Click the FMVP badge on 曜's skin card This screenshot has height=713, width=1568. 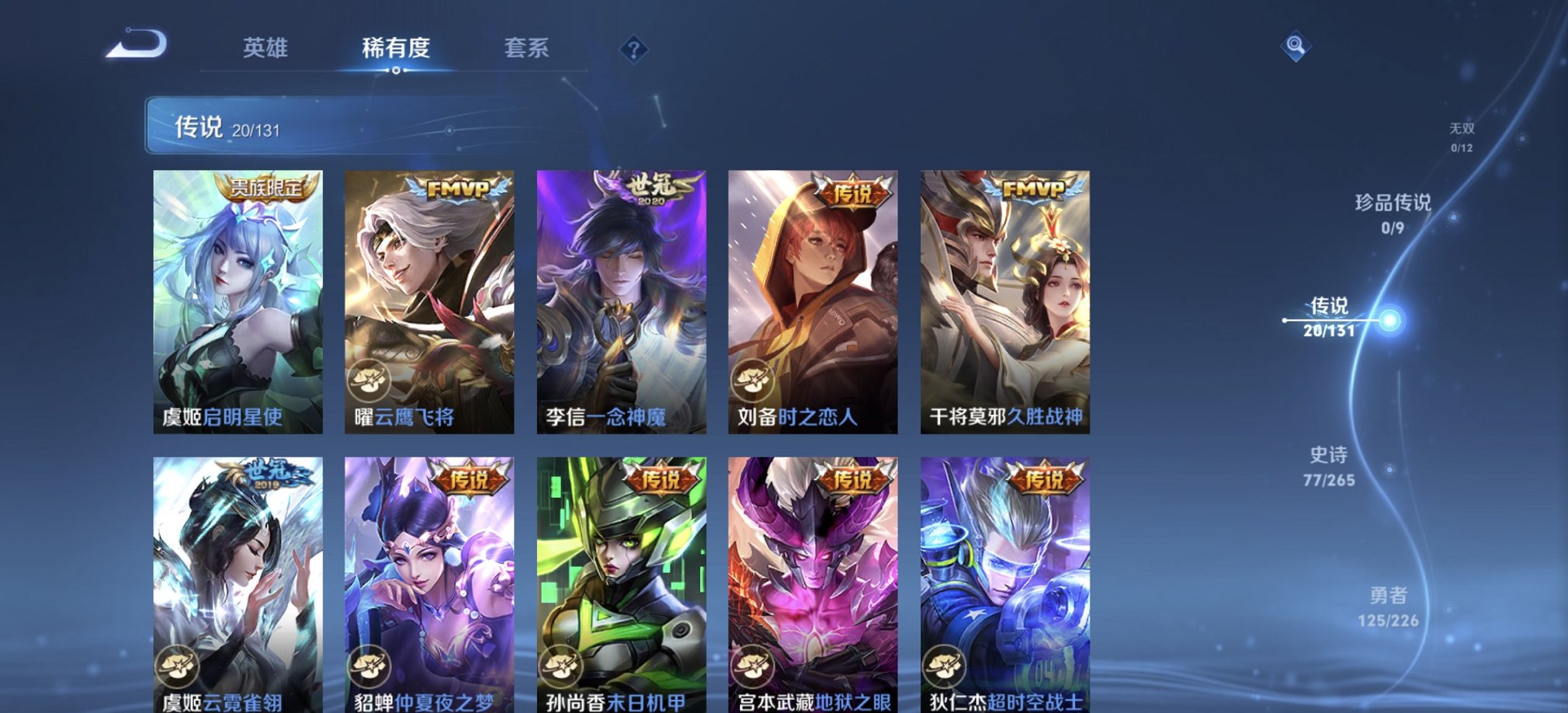(x=456, y=186)
